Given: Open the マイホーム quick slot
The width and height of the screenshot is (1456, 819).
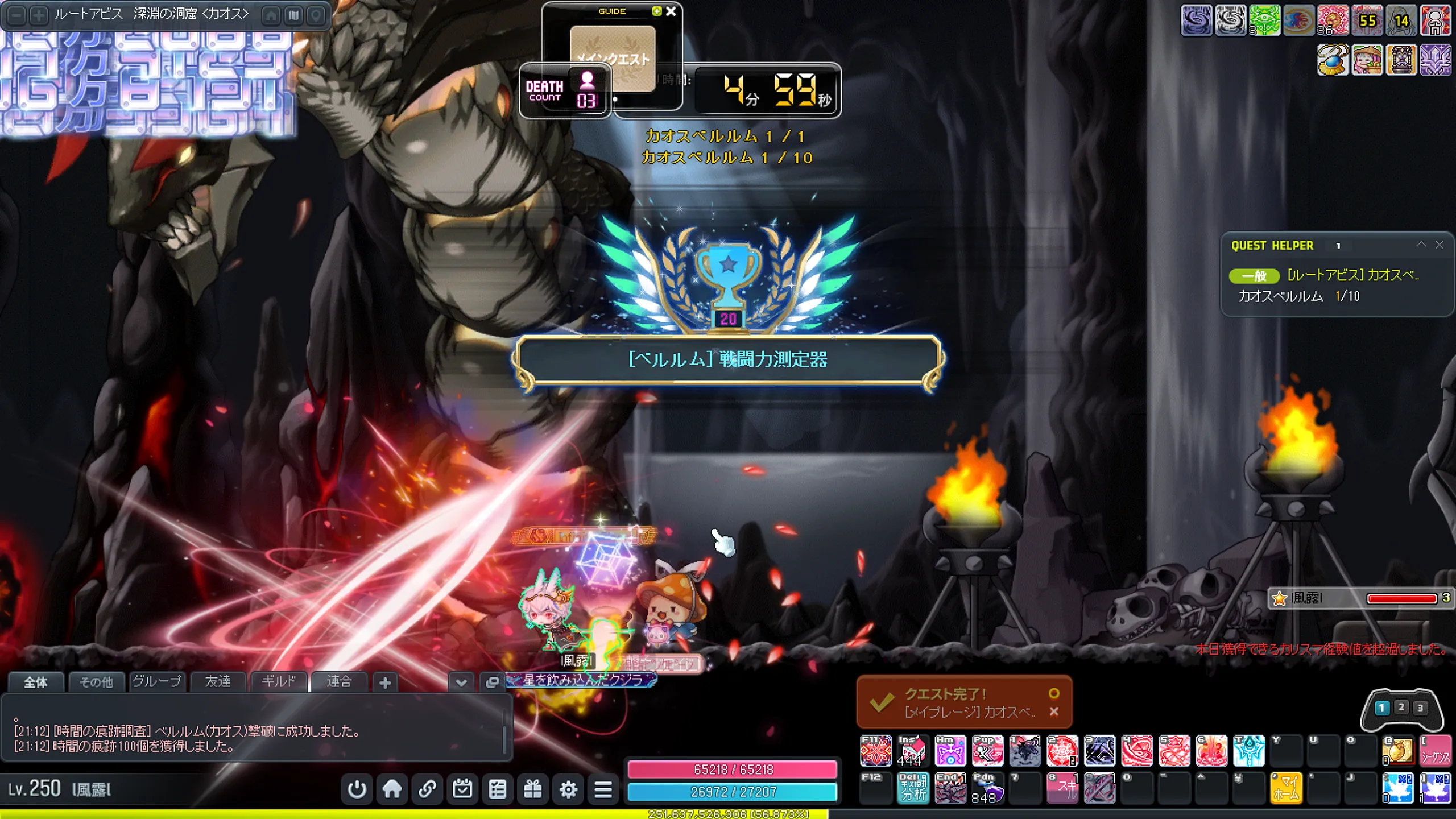Looking at the screenshot, I should tap(1286, 788).
